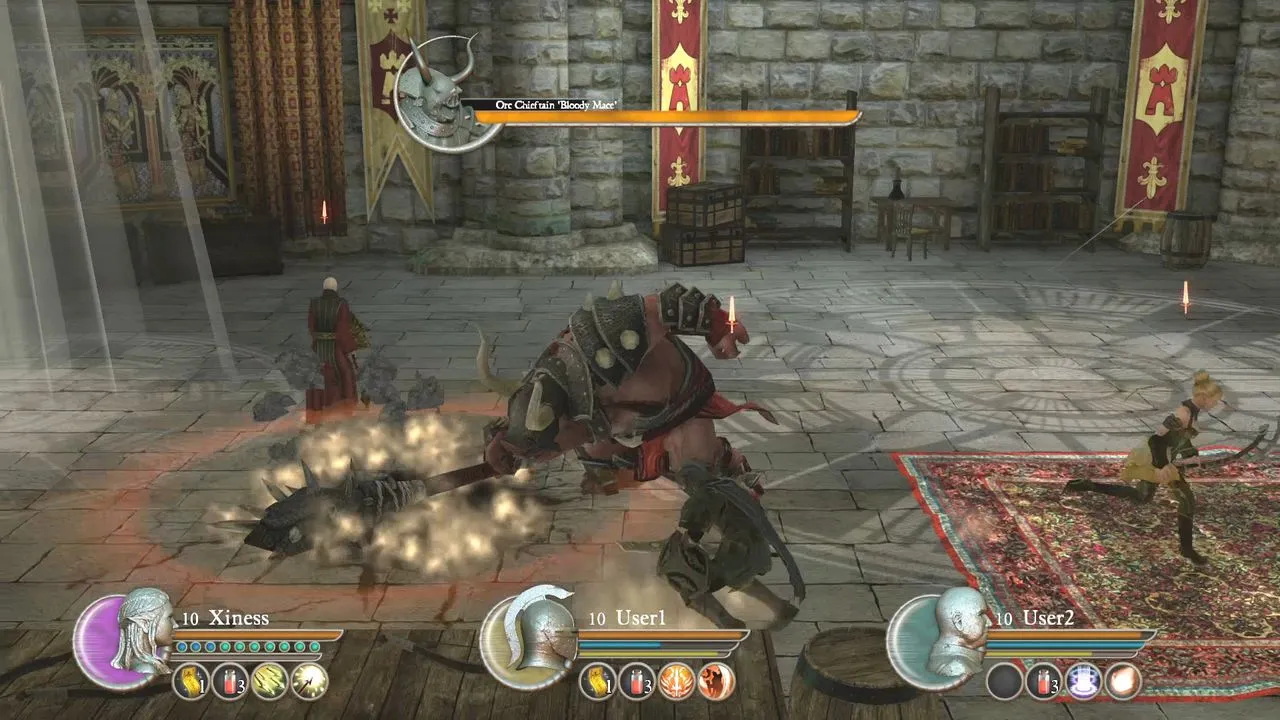1280x720 pixels.
Task: Activate User1's fiery warrior silhouette ability
Action: click(x=716, y=681)
